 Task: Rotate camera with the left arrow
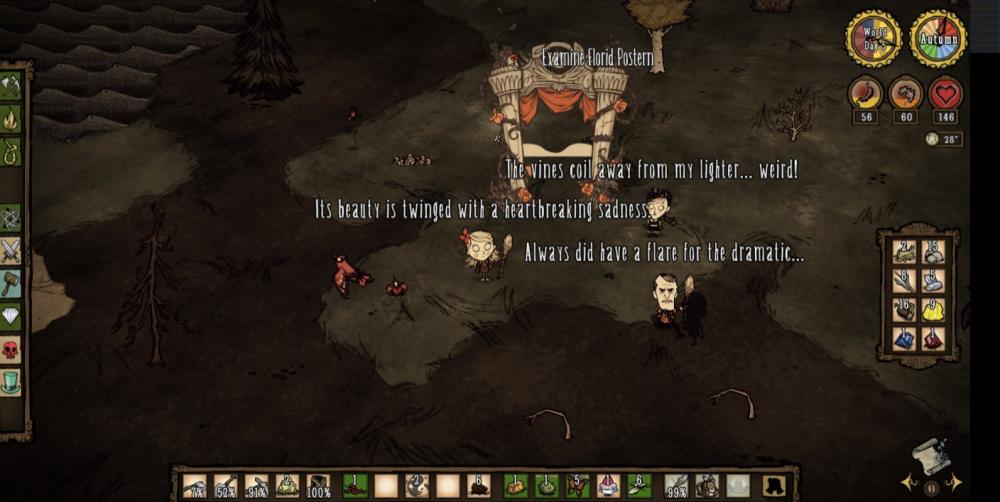point(907,483)
